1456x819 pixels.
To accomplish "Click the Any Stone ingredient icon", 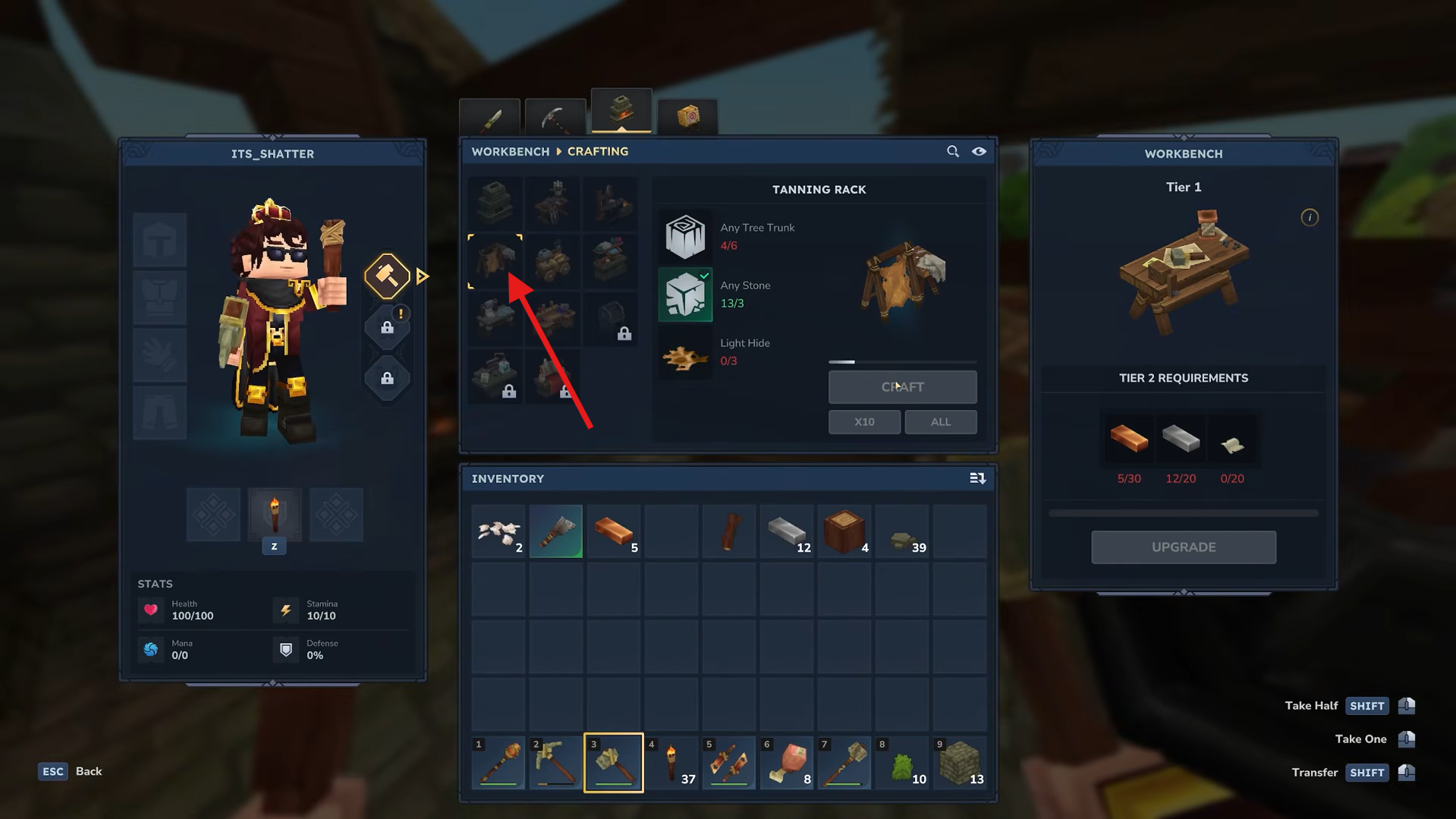I will (684, 295).
